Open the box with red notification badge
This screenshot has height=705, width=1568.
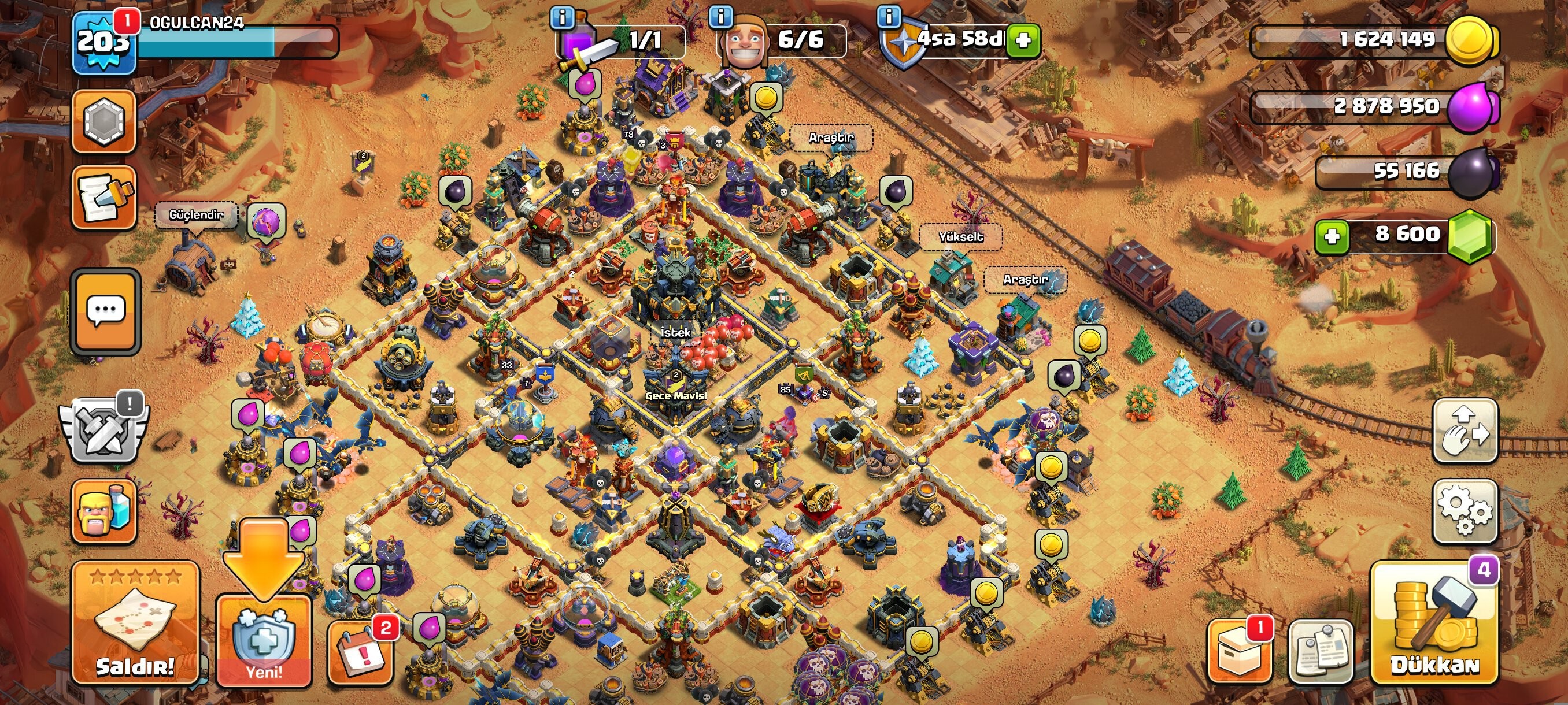[x=1238, y=651]
